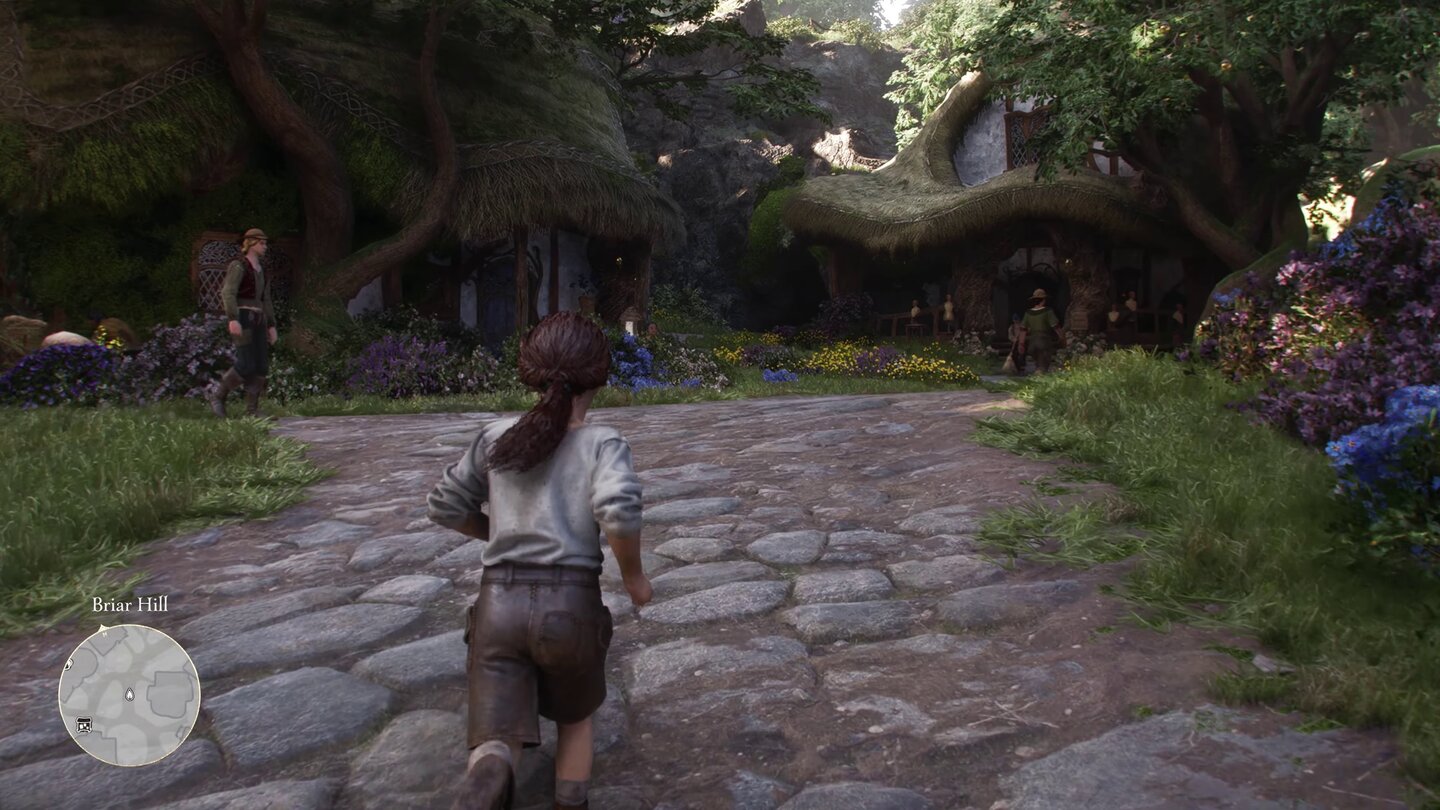Click the player position marker on the minimap
The width and height of the screenshot is (1440, 810).
[x=130, y=694]
